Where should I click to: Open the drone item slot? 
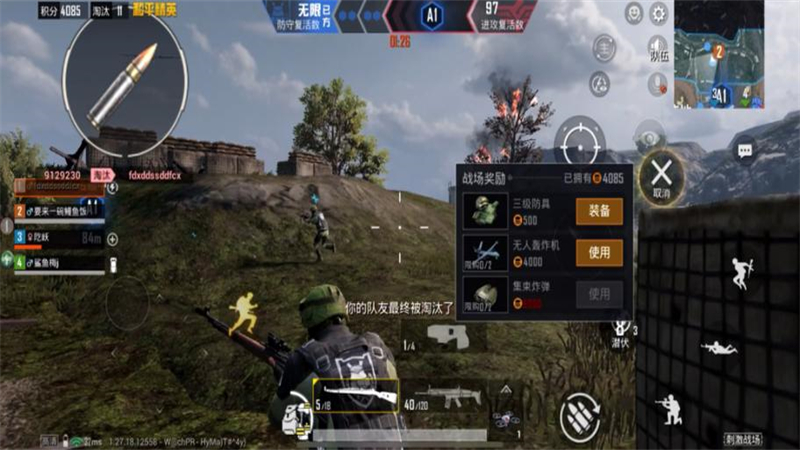pos(505,418)
